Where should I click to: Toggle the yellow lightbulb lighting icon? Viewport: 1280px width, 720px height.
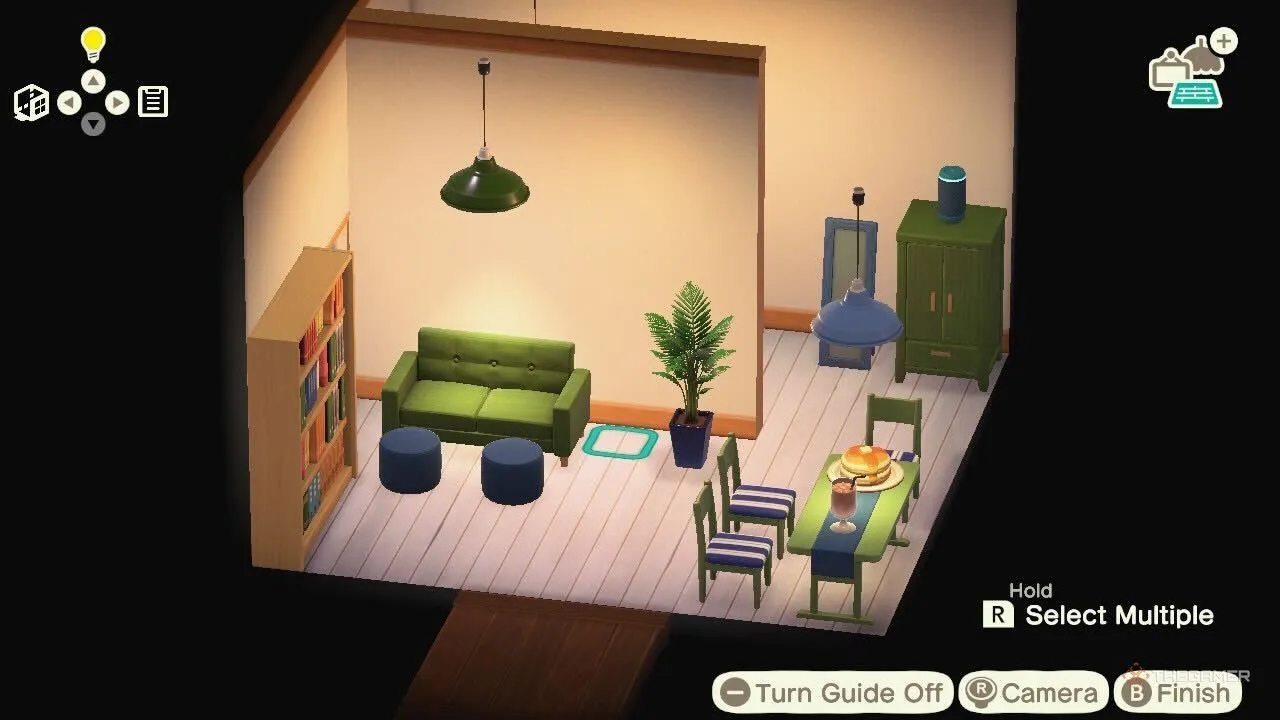(93, 44)
